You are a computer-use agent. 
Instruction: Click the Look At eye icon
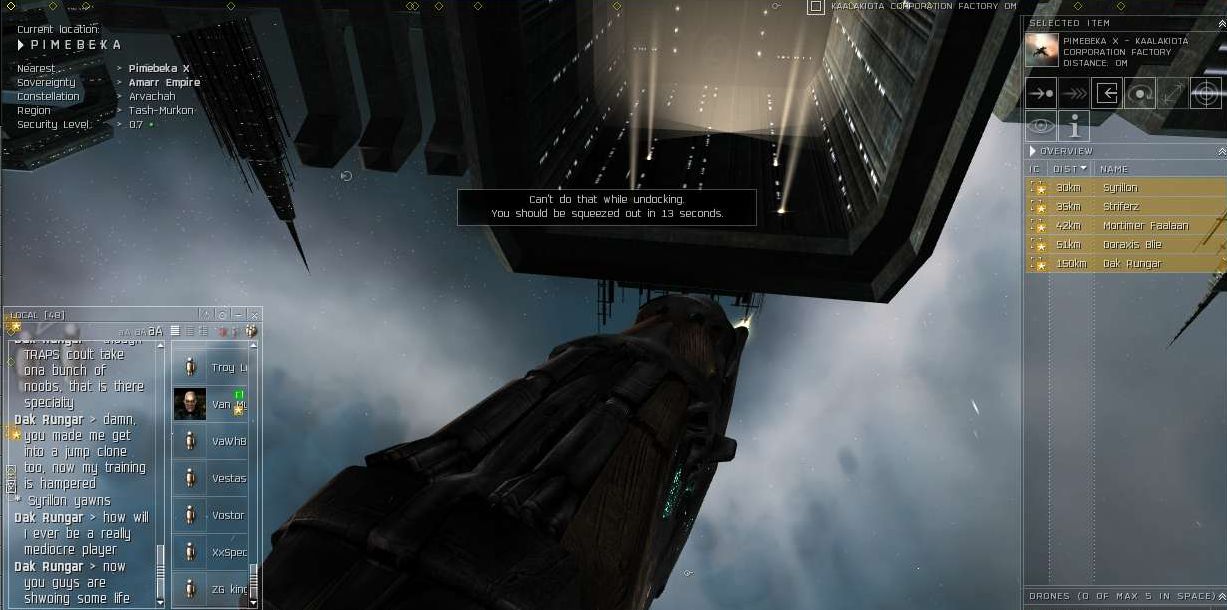[x=1041, y=126]
